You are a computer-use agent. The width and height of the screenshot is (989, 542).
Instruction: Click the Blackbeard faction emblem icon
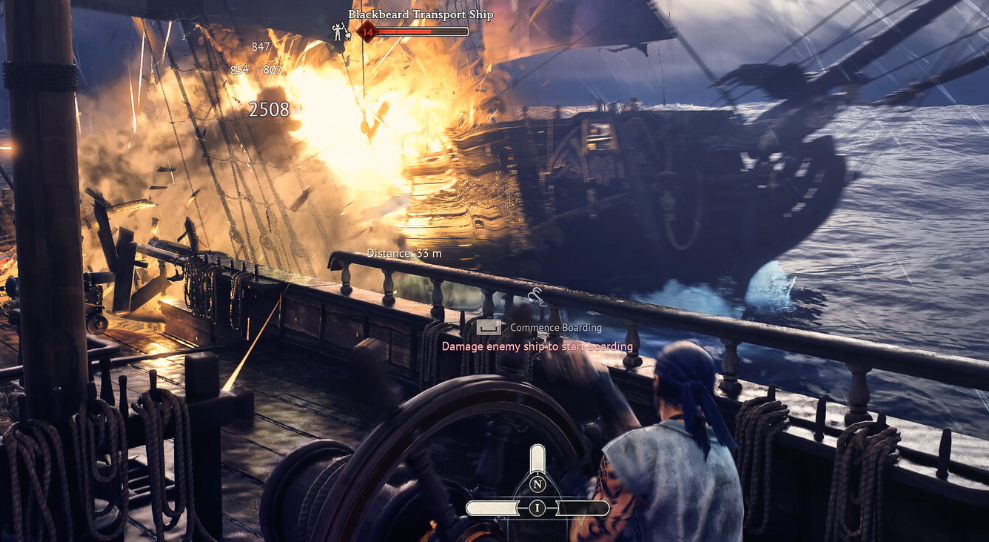pyautogui.click(x=340, y=32)
